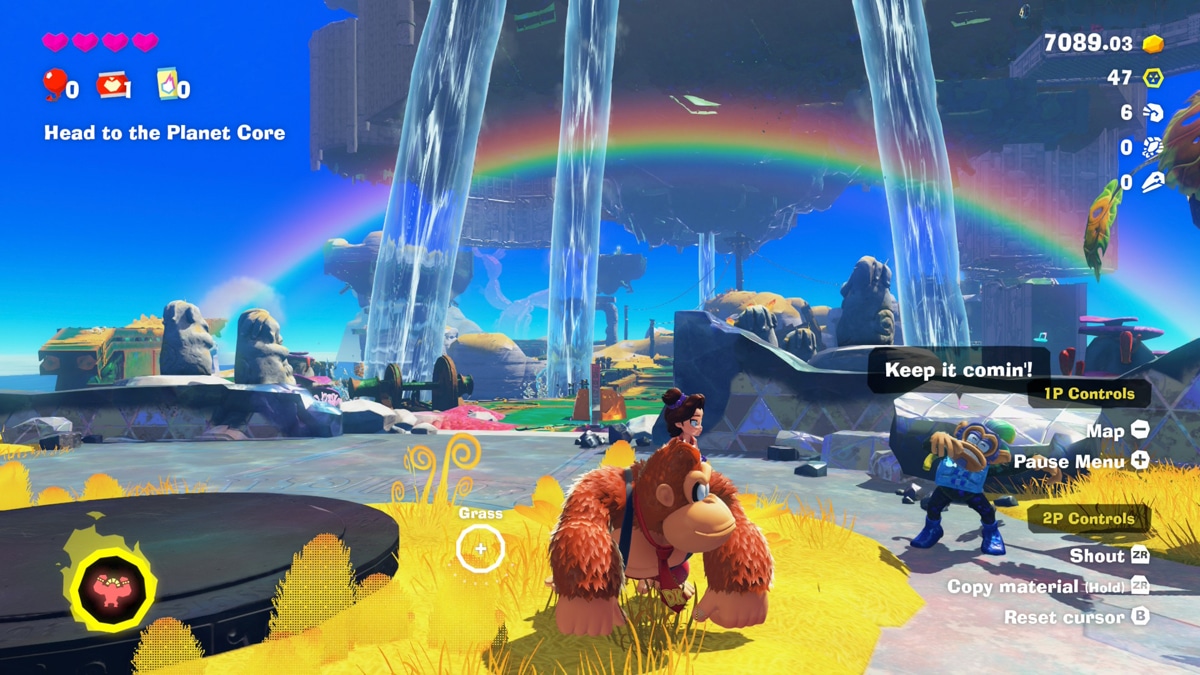Click the gold nugget currency icon

(x=1153, y=44)
